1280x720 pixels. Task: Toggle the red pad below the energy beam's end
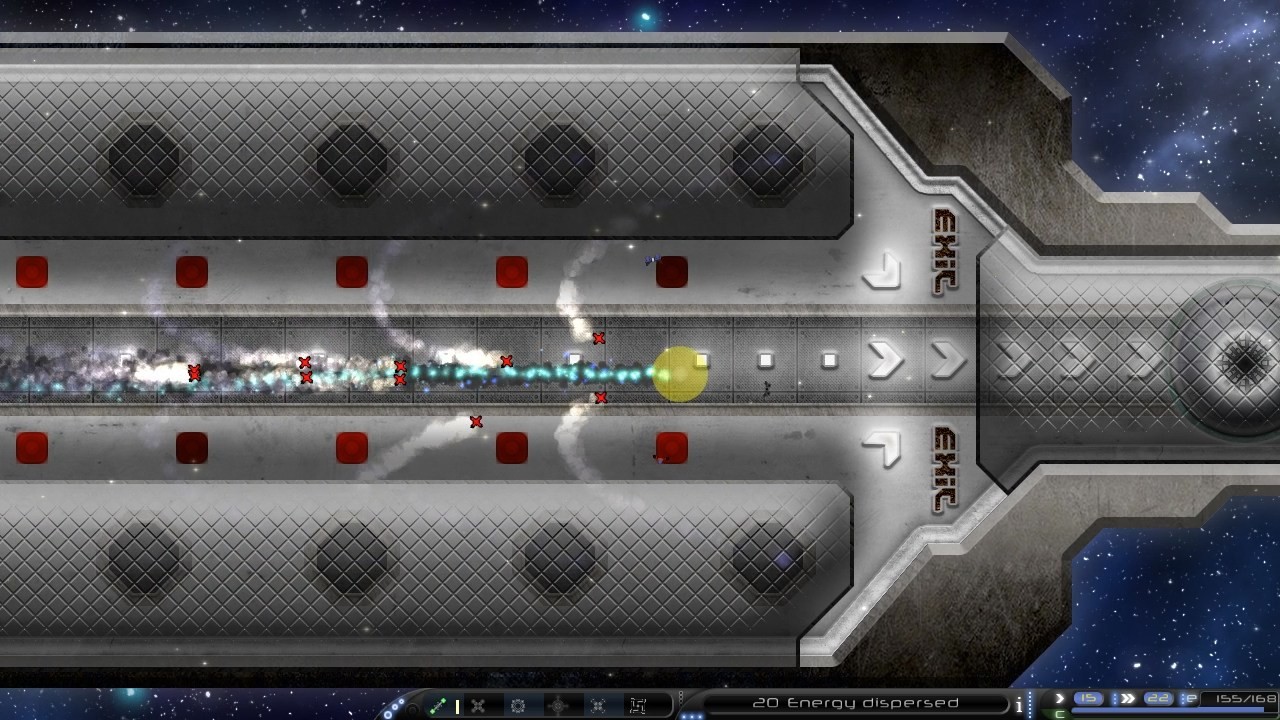click(x=670, y=447)
